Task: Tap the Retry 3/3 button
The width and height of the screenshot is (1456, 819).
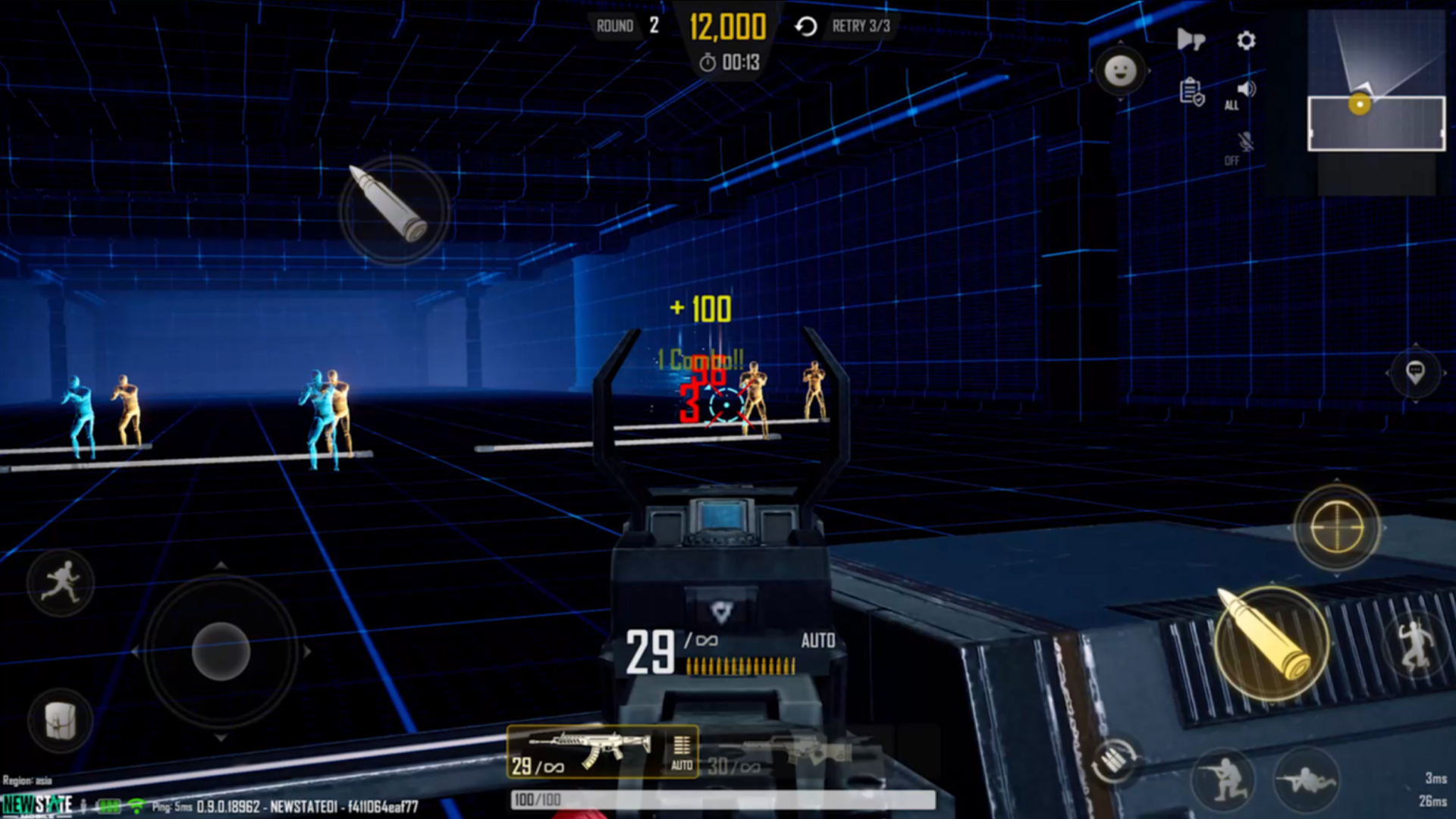Action: pos(843,27)
